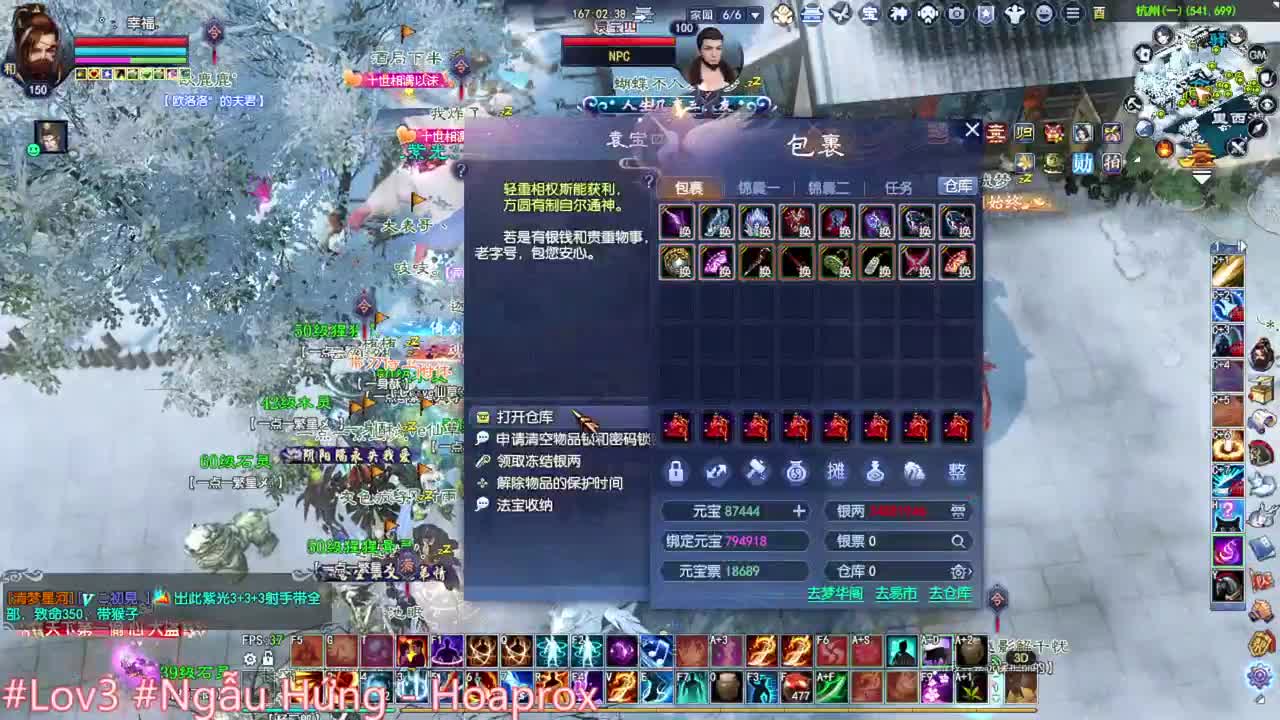Click the magnifier beside 银票 0
Screen dimensions: 1280x720
tap(958, 541)
